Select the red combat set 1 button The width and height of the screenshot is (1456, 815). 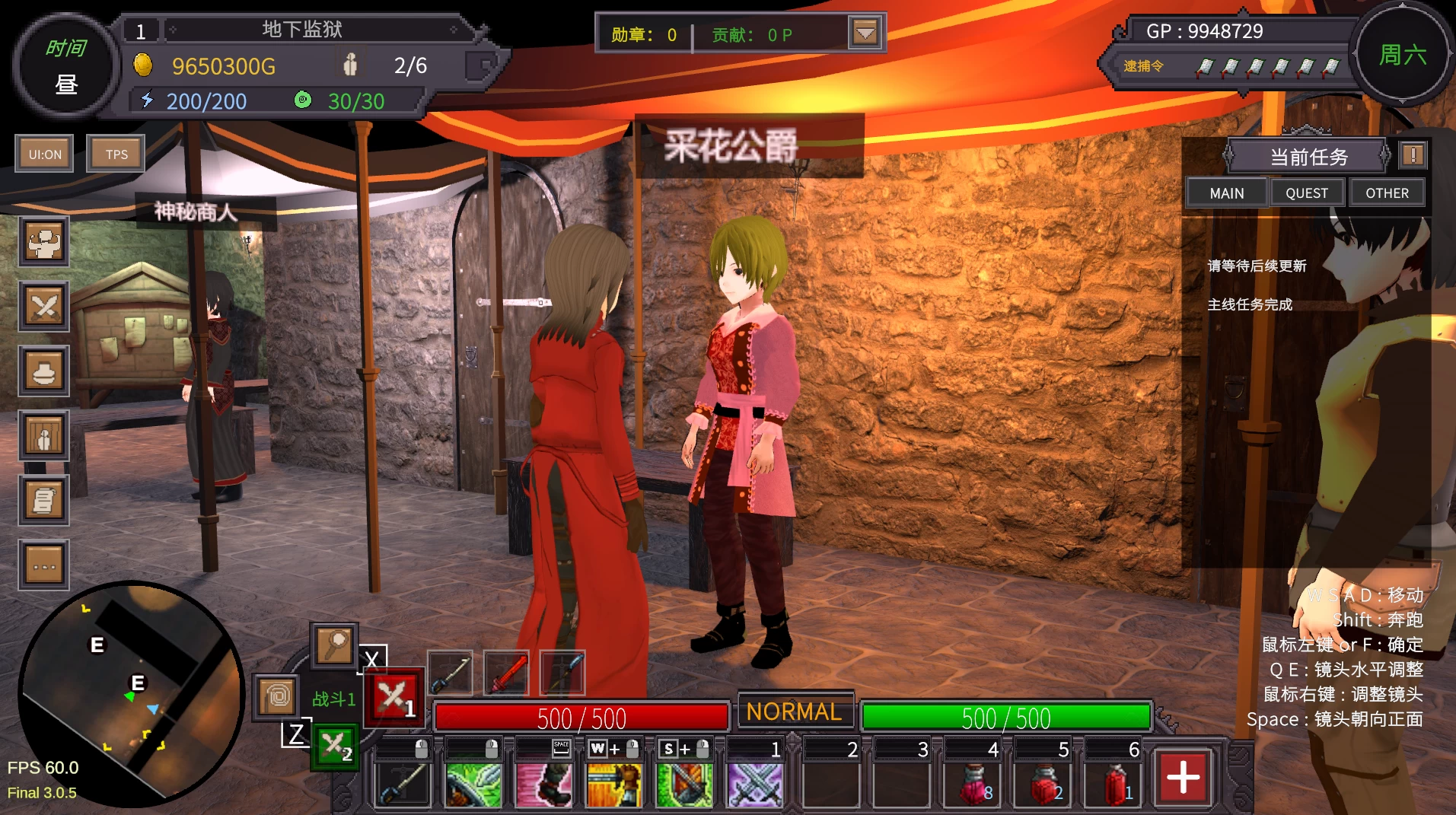(393, 697)
